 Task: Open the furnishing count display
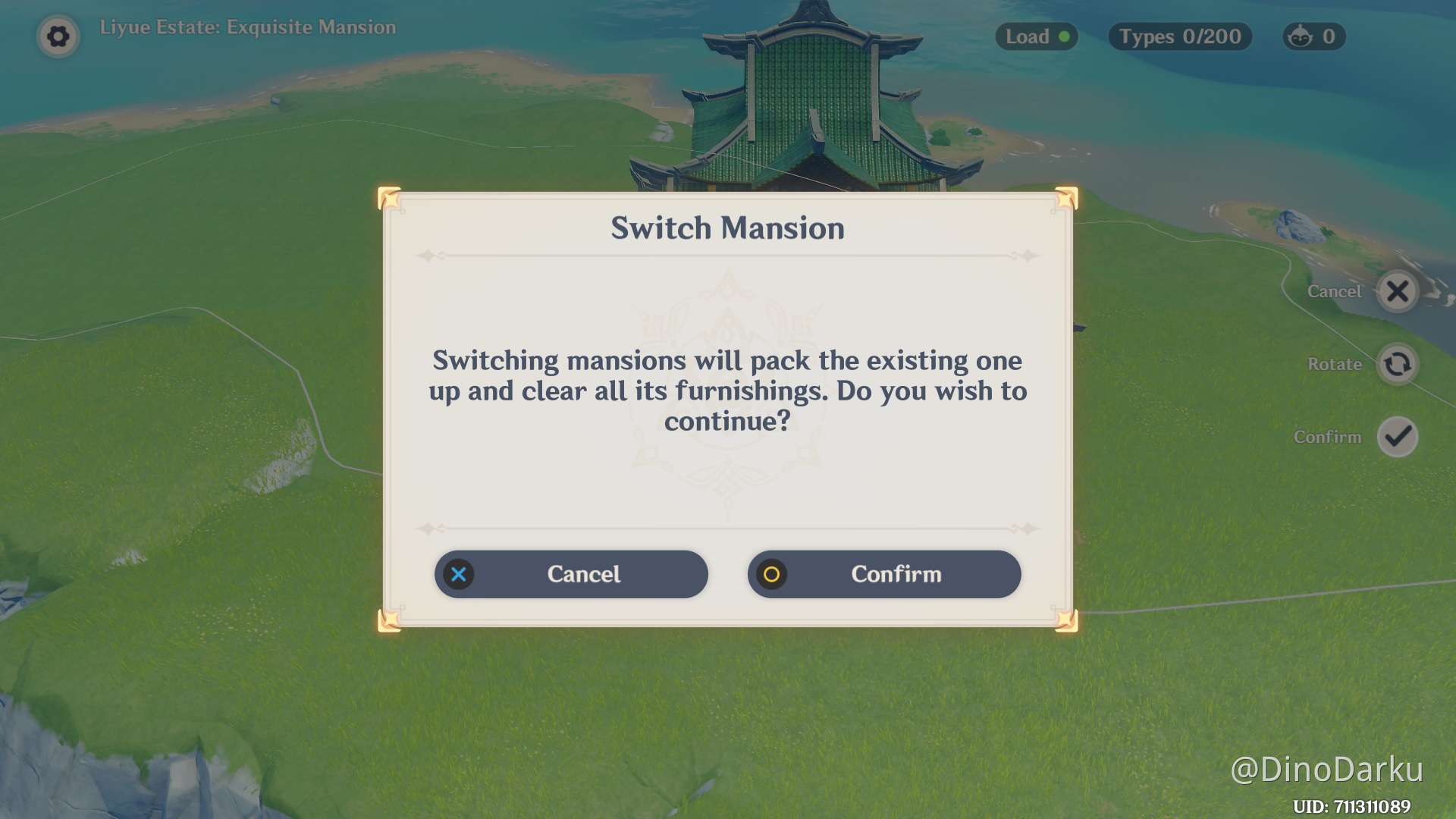(x=1313, y=36)
